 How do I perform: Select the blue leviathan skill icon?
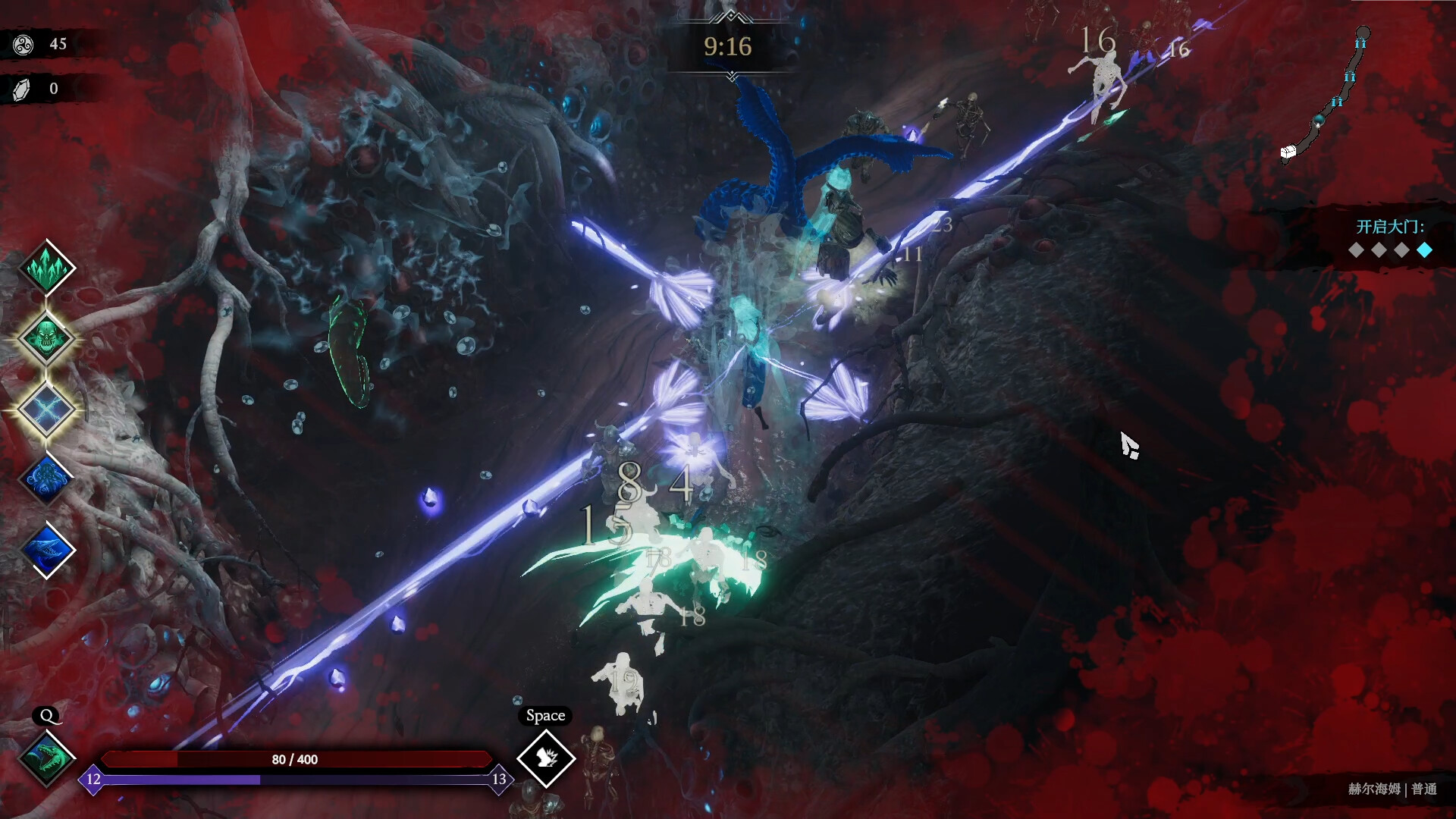click(x=47, y=549)
